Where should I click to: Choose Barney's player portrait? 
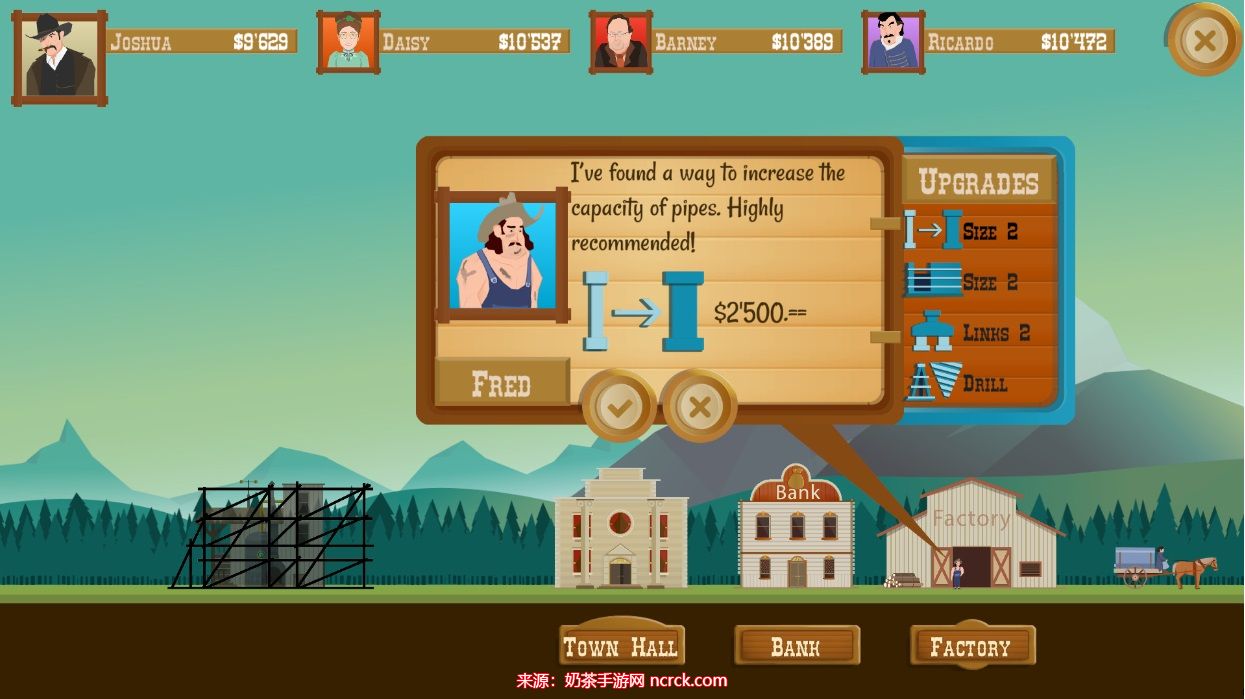621,43
